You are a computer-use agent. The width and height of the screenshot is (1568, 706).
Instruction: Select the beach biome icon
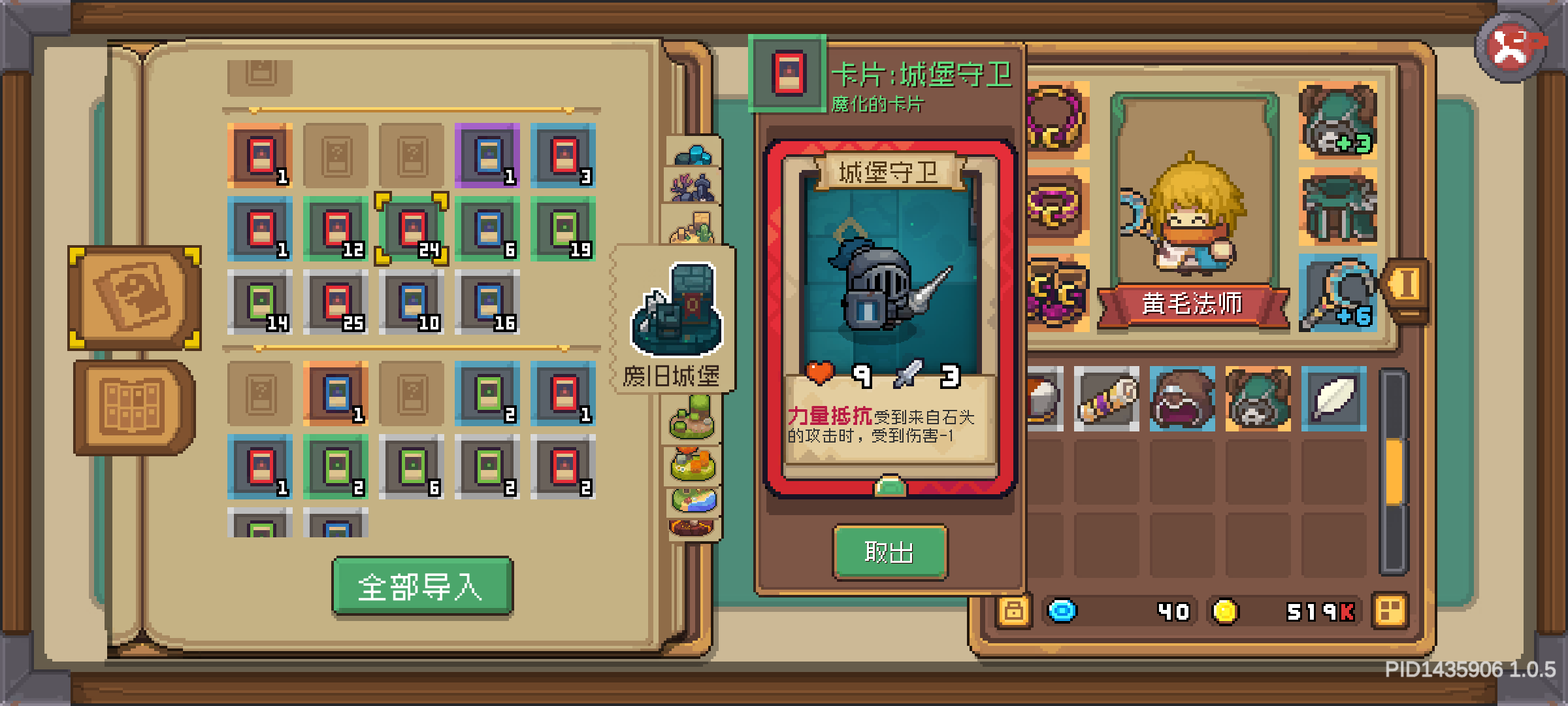pos(694,501)
